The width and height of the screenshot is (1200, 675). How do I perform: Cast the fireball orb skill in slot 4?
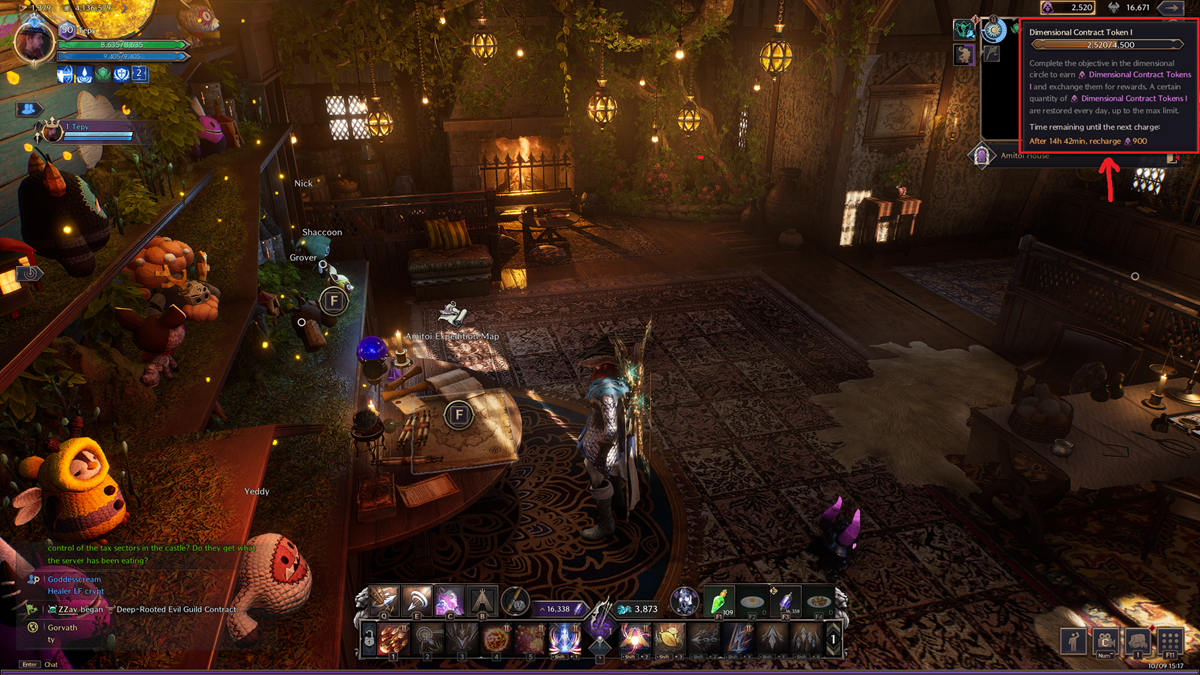point(496,638)
